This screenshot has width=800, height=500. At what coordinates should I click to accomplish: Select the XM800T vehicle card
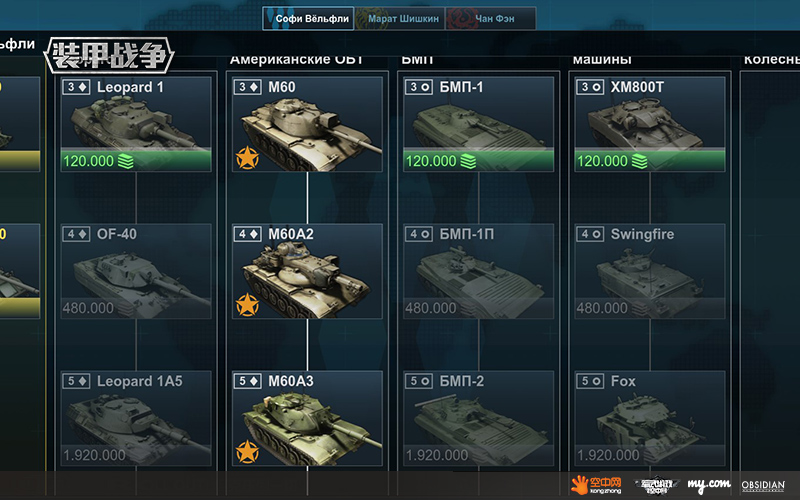(649, 124)
